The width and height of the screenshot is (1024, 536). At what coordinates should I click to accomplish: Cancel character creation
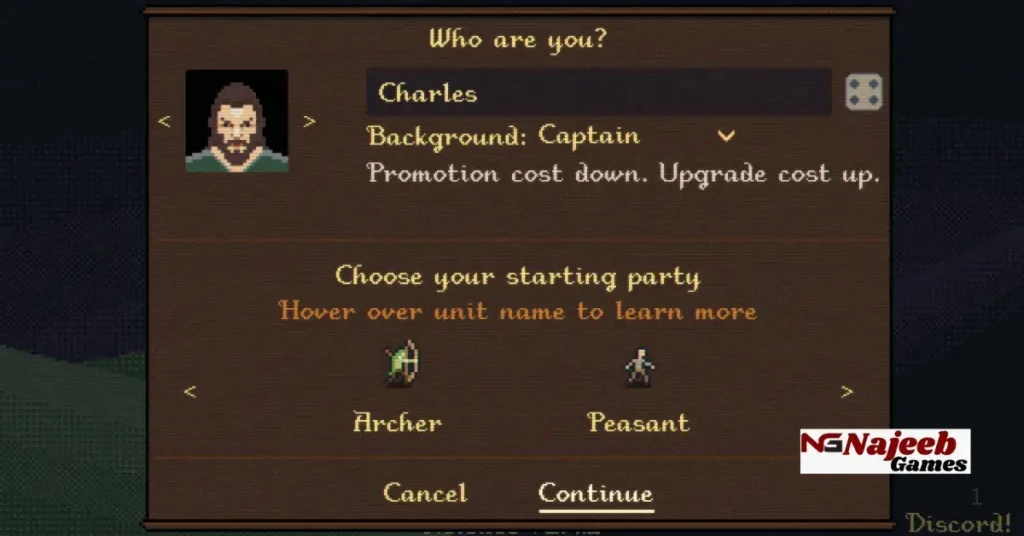click(x=425, y=493)
